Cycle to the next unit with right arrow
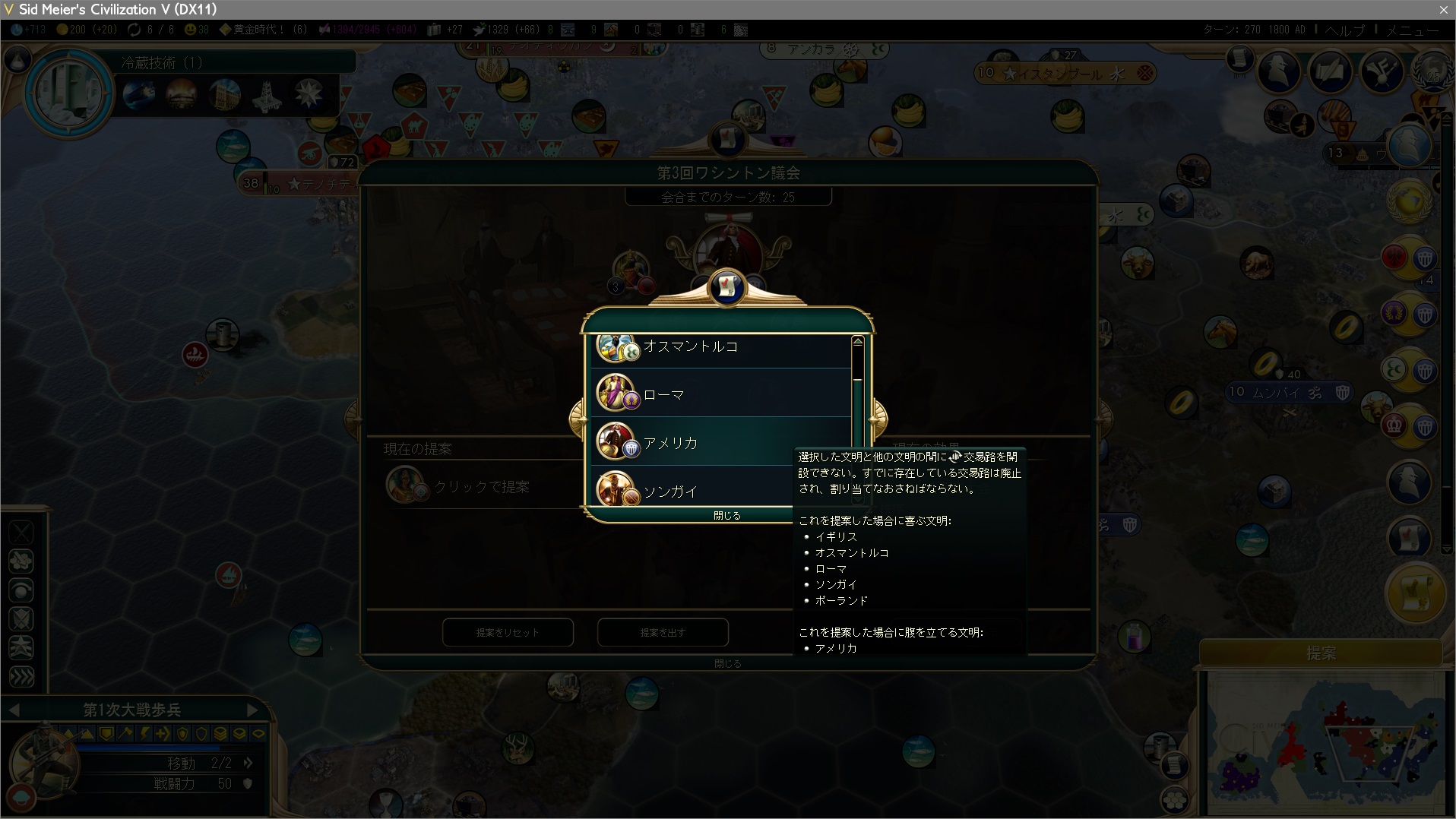This screenshot has width=1456, height=819. (x=252, y=710)
